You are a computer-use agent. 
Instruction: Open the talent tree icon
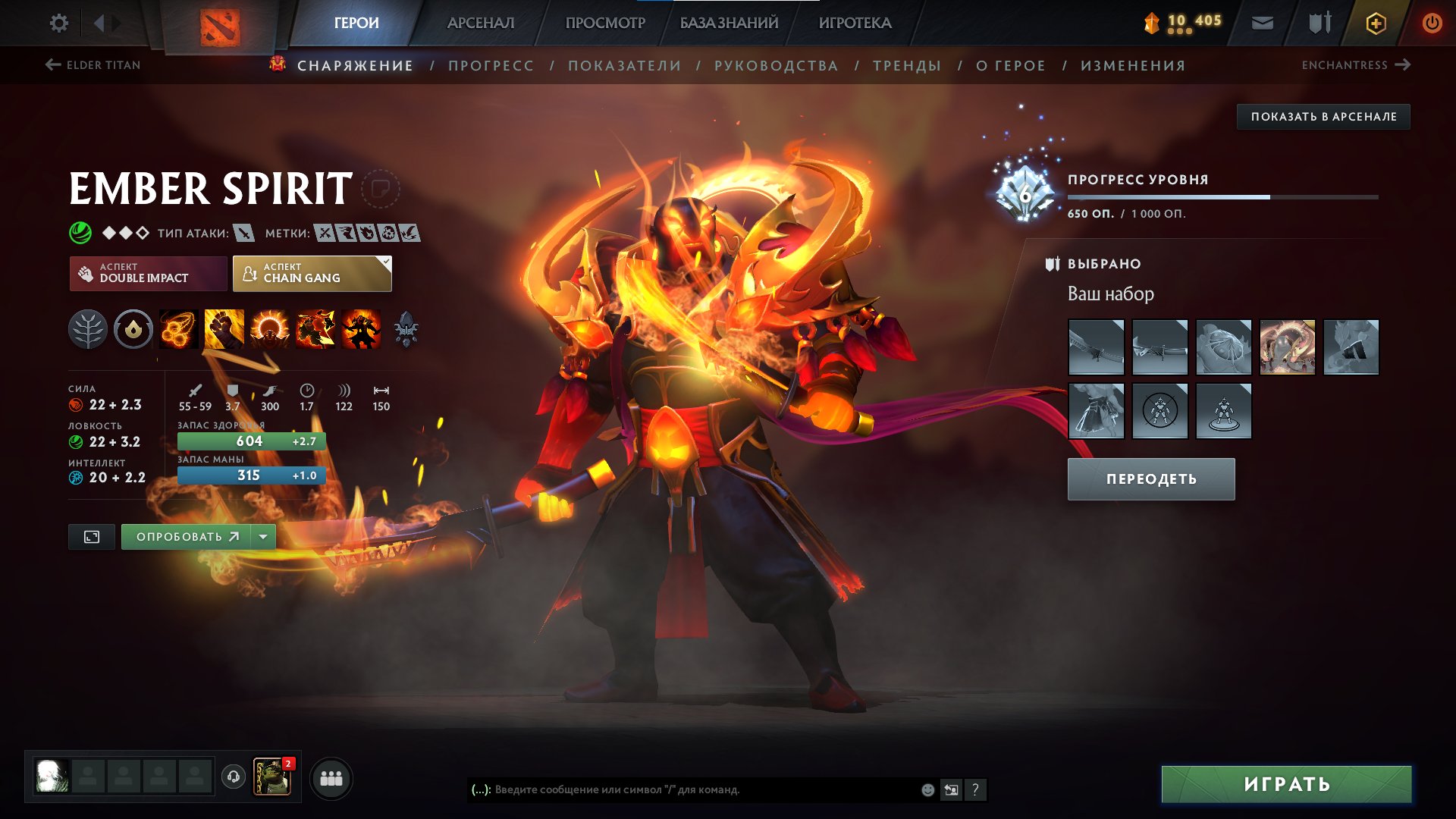89,328
